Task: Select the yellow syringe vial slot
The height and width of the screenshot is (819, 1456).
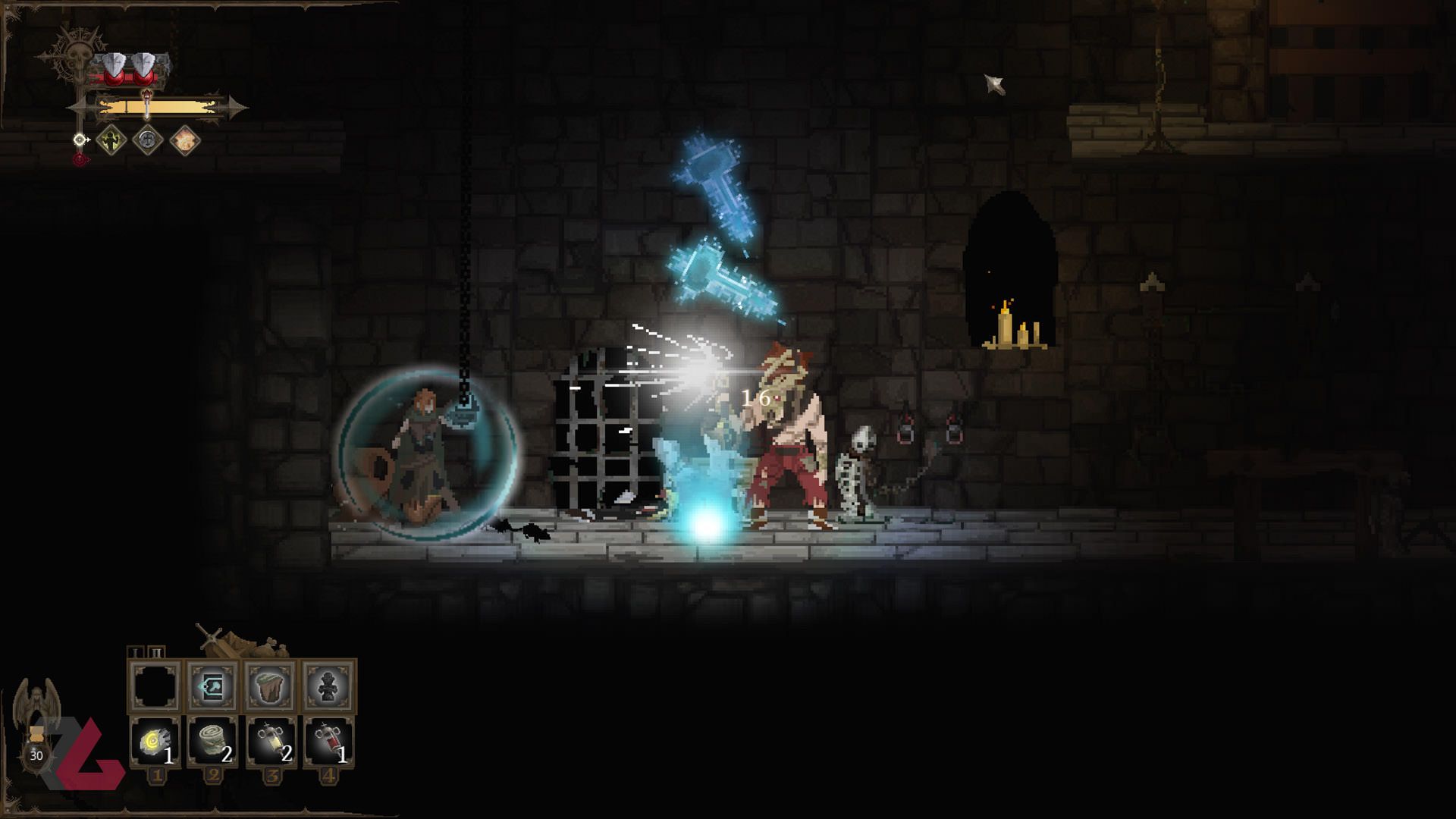Action: [x=271, y=743]
